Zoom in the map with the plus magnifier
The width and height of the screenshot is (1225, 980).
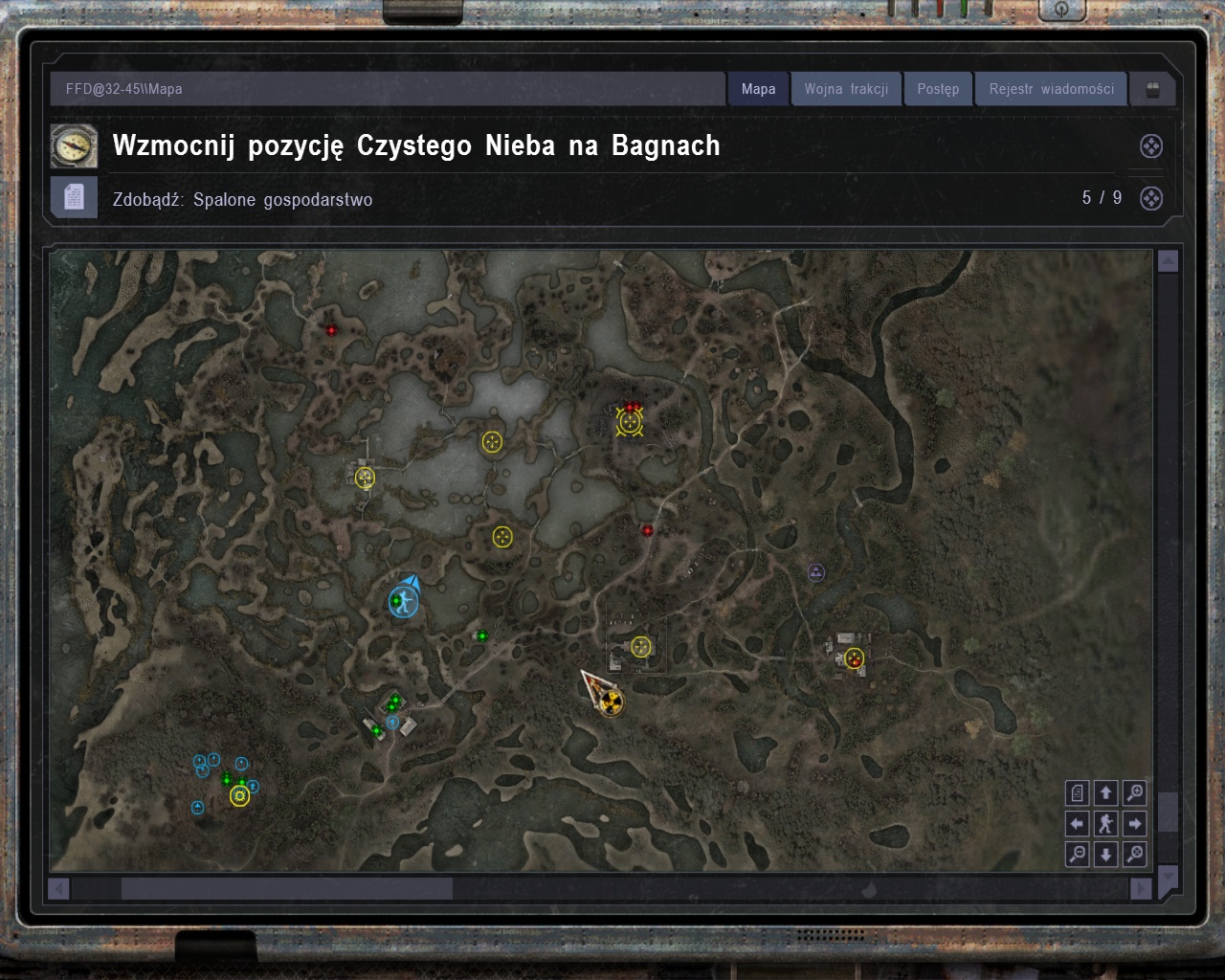coord(1135,793)
